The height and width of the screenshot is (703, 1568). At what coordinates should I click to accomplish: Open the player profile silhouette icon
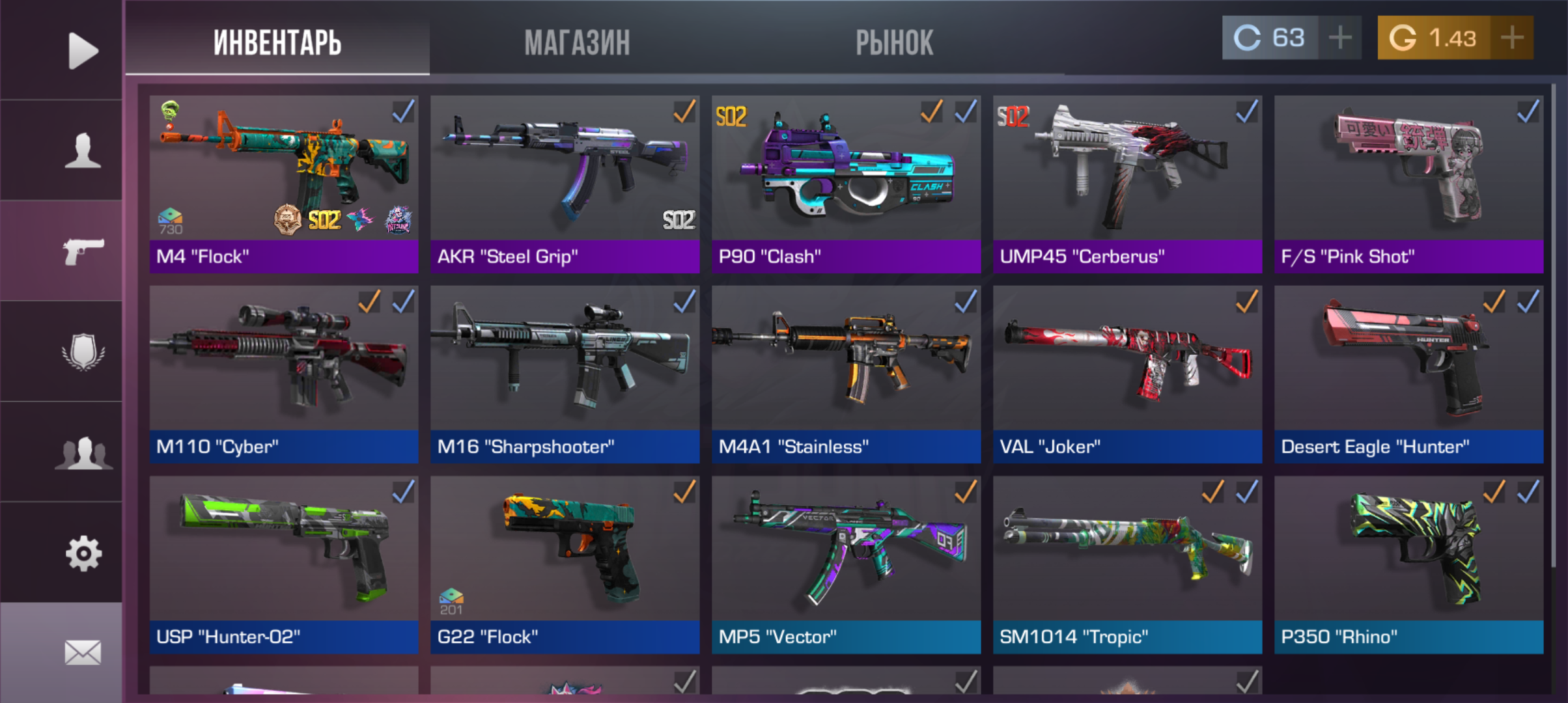coord(83,151)
